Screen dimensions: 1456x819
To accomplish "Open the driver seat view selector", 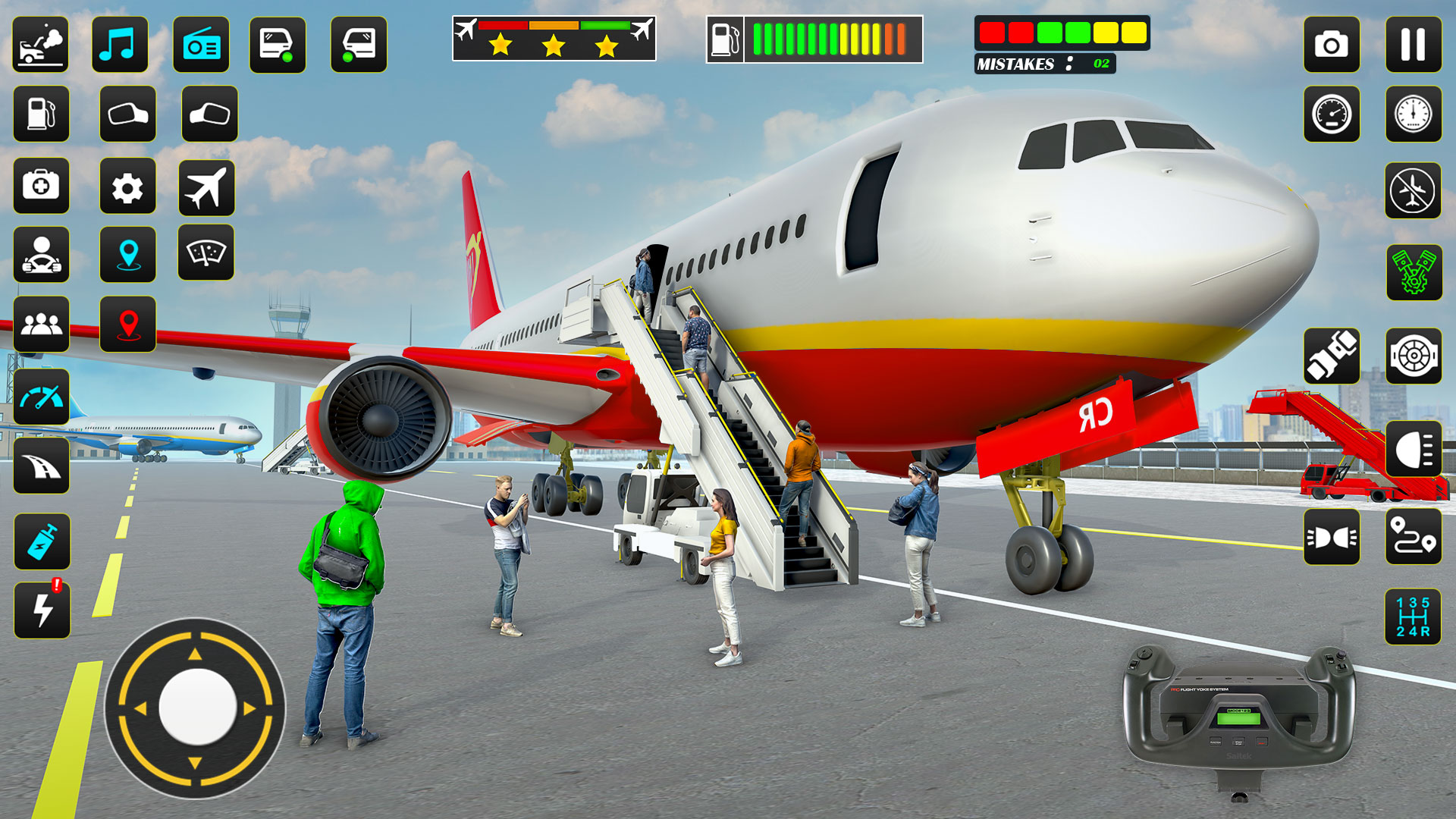I will (41, 256).
